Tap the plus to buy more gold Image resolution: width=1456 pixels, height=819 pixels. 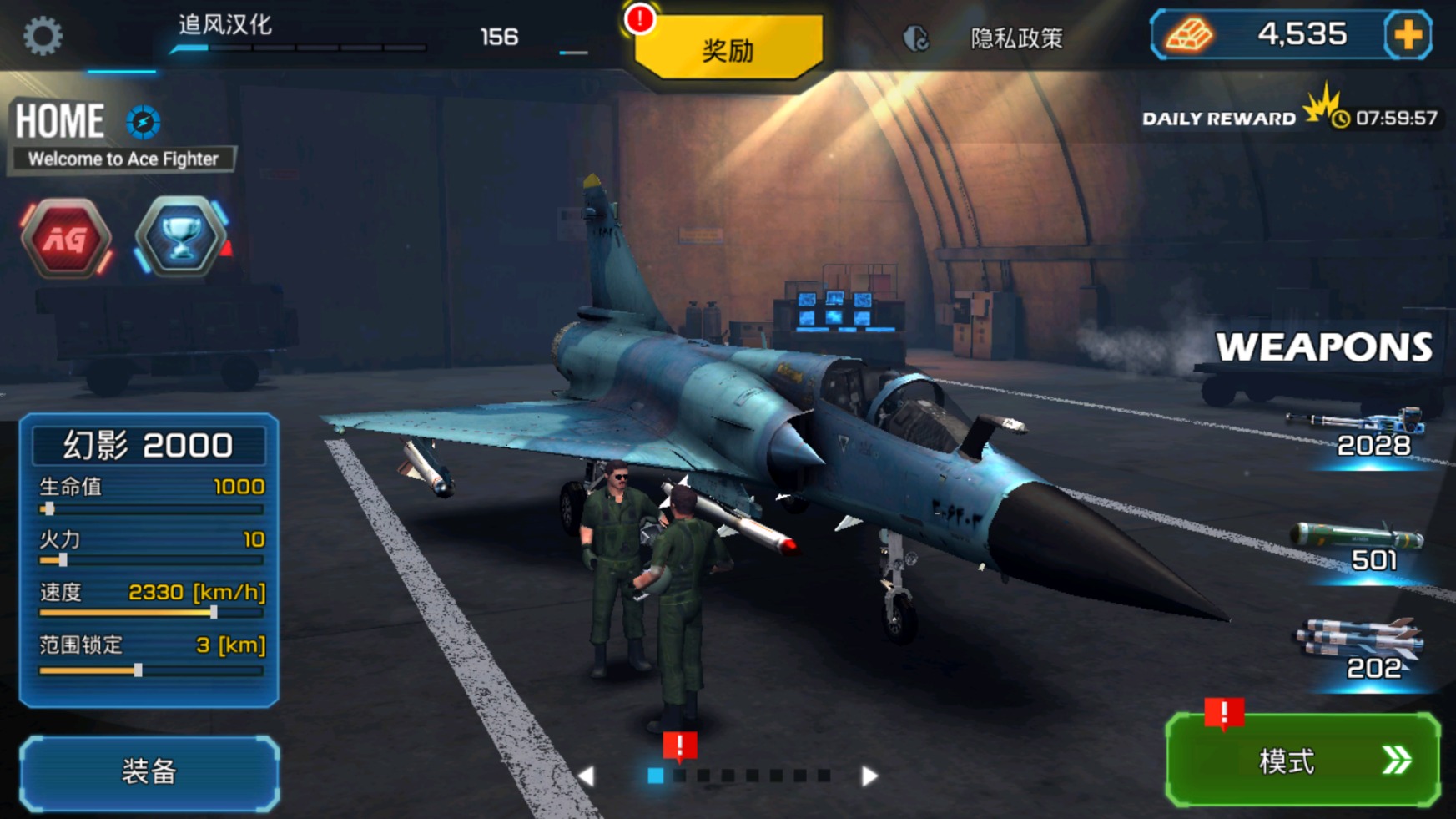1408,35
